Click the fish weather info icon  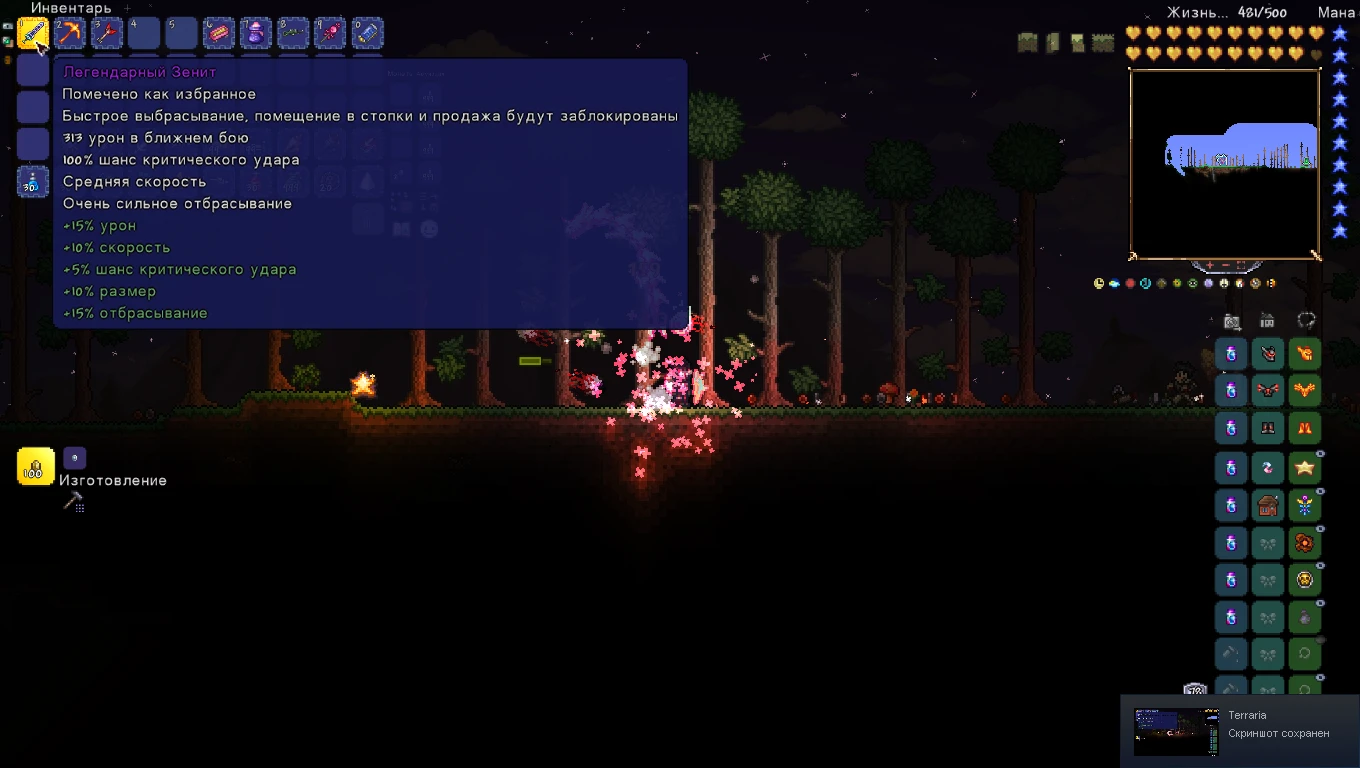click(1114, 283)
